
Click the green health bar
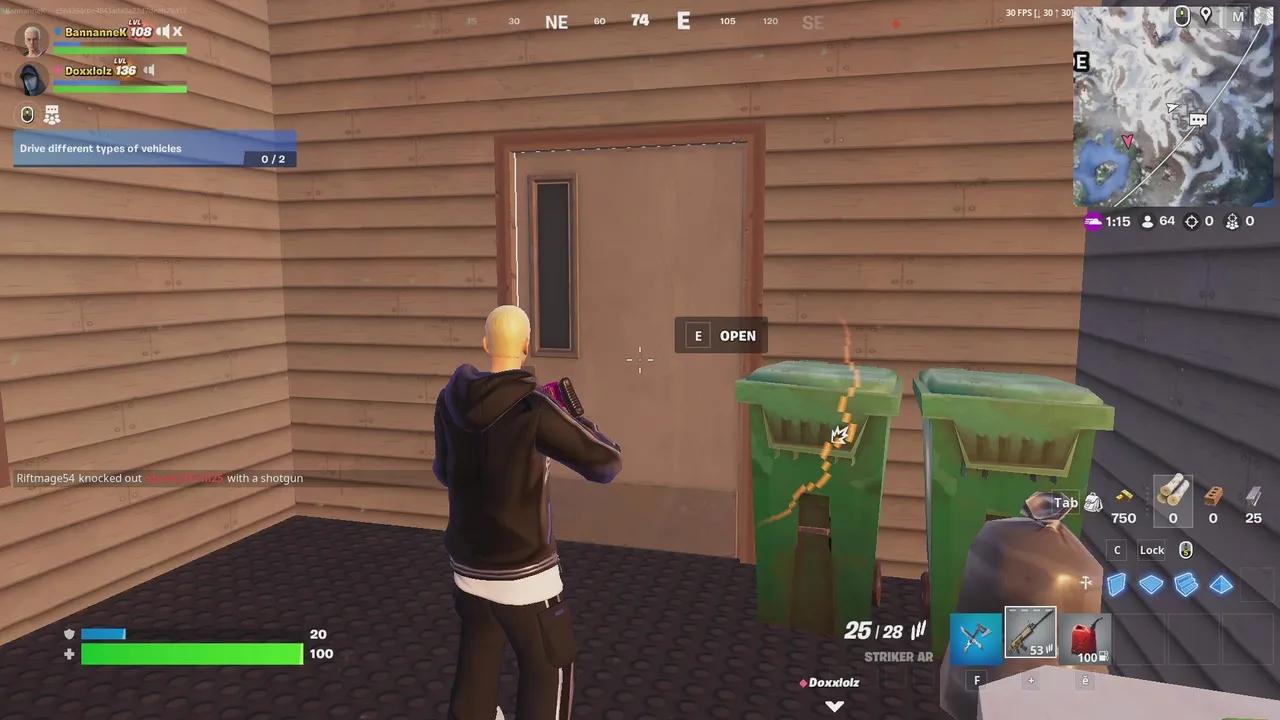point(190,653)
